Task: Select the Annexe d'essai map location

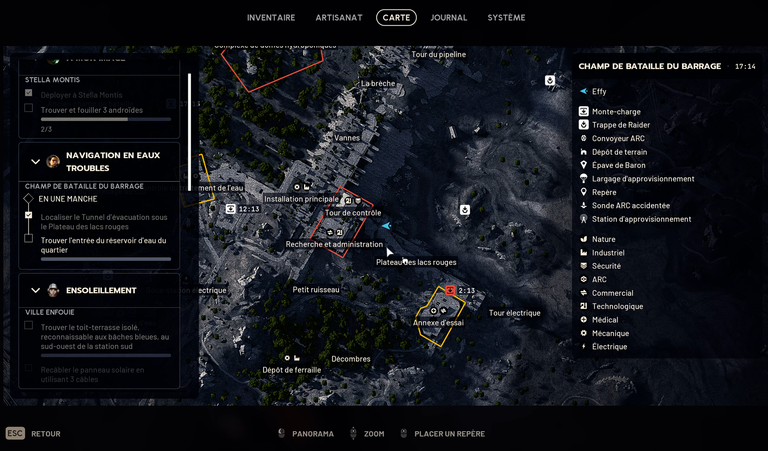Action: (x=438, y=322)
